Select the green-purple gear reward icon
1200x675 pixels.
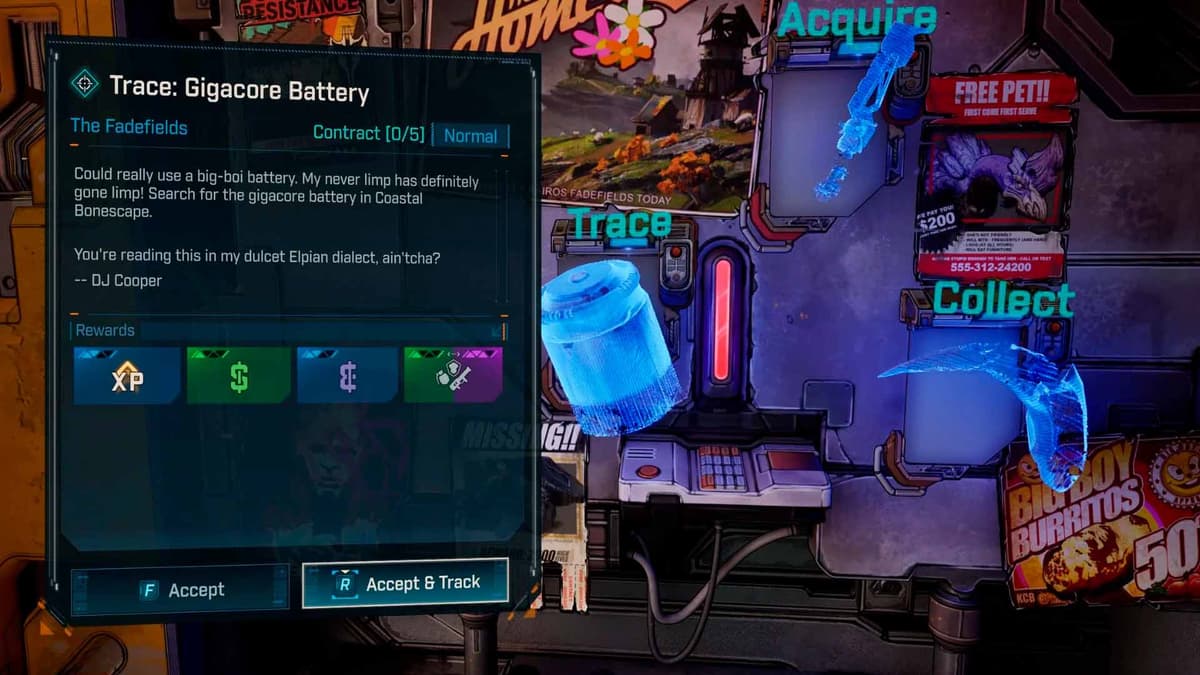(453, 376)
